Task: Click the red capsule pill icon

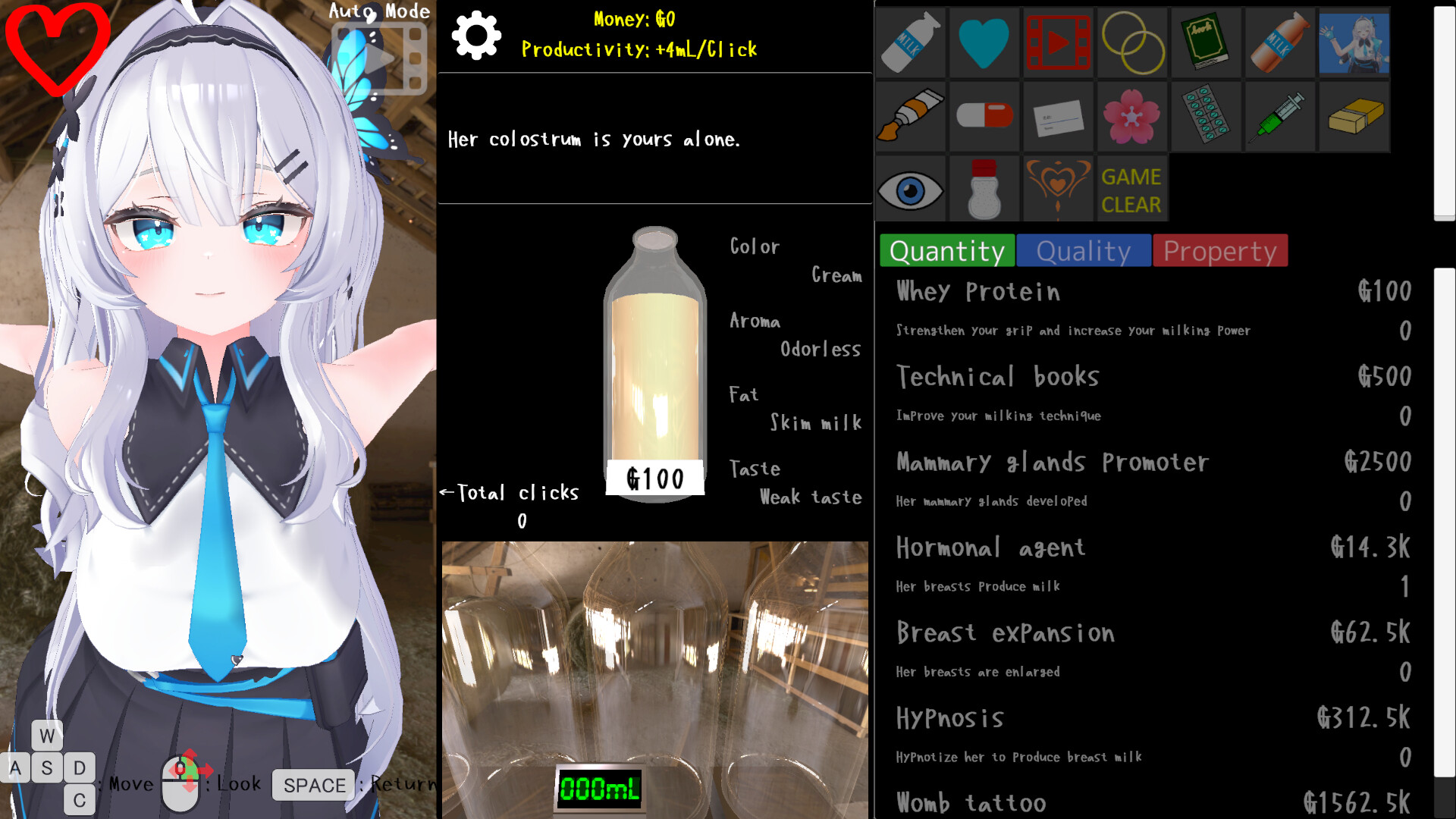Action: (984, 117)
